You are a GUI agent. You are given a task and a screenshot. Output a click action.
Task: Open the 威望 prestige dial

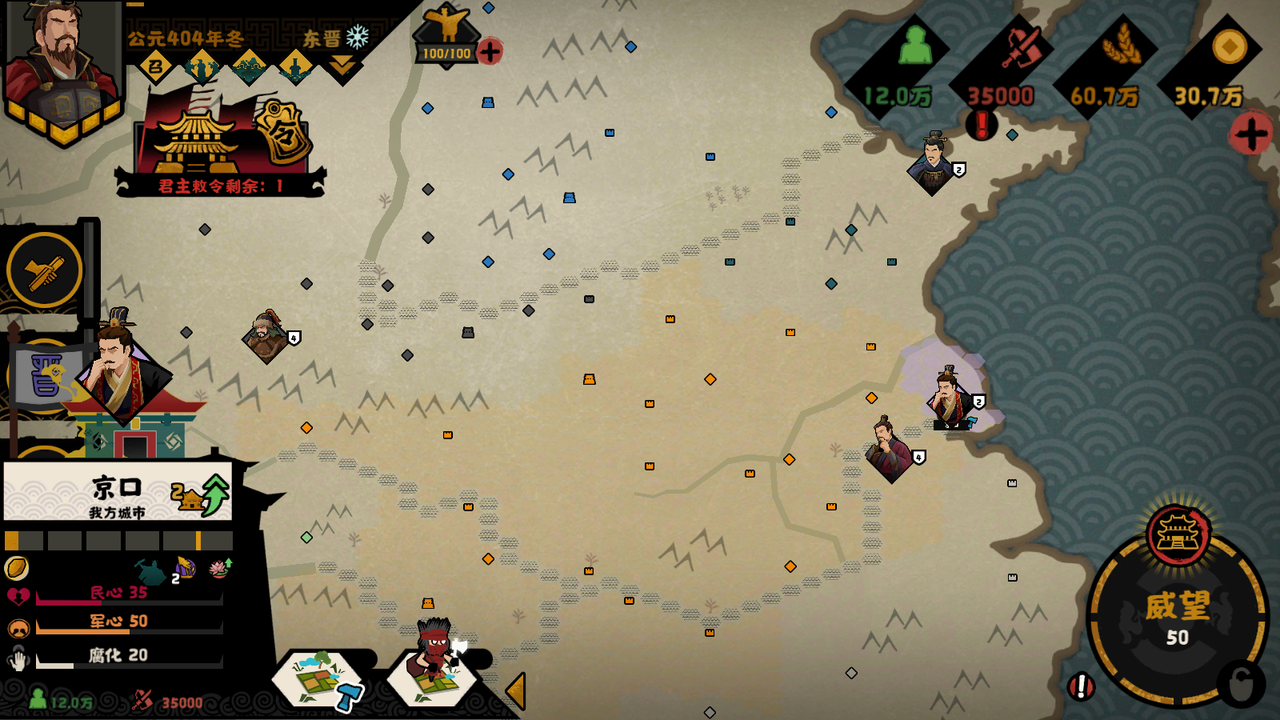tap(1177, 618)
